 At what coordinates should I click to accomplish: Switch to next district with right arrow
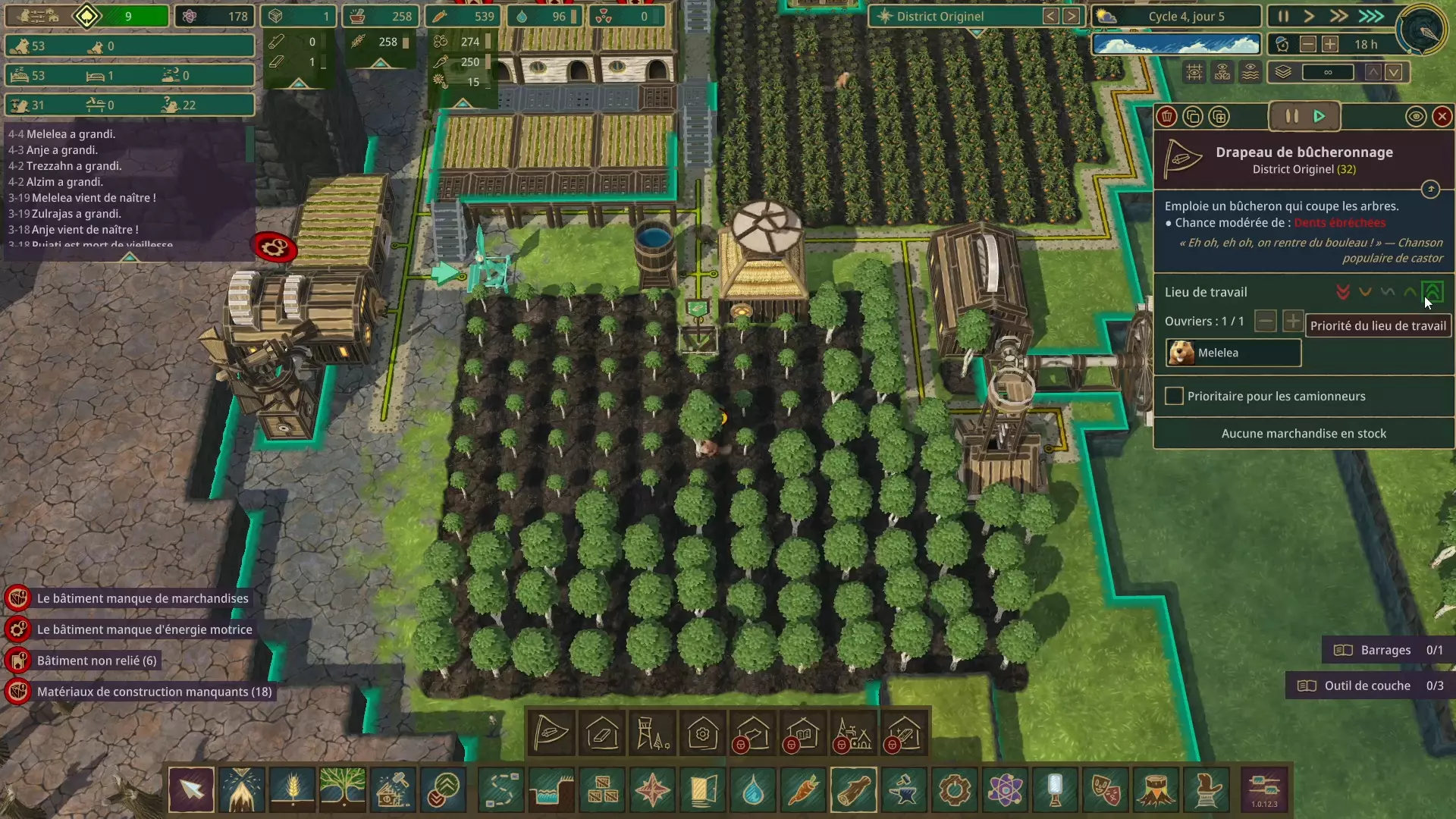click(1071, 17)
